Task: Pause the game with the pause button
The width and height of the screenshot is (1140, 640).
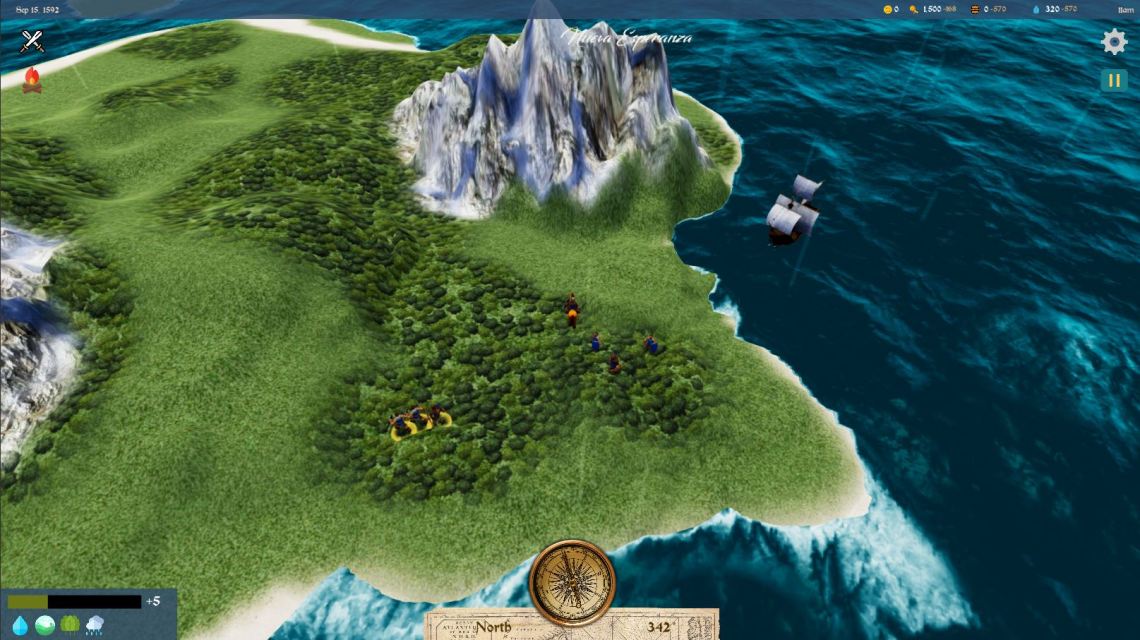Action: point(1113,80)
